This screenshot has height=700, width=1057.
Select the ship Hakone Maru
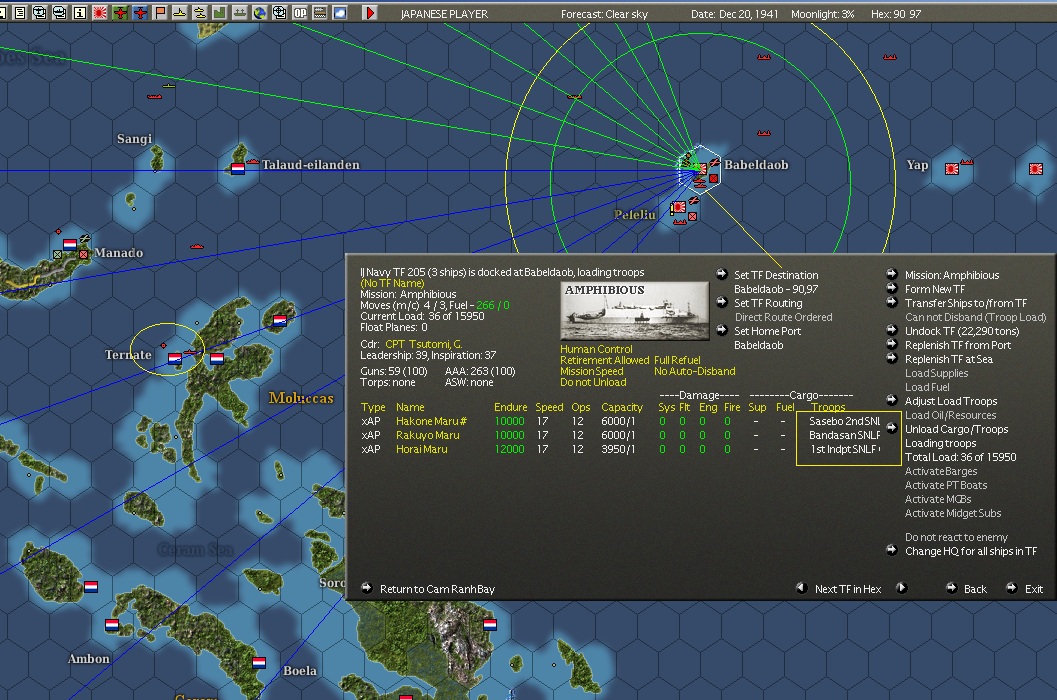[426, 421]
